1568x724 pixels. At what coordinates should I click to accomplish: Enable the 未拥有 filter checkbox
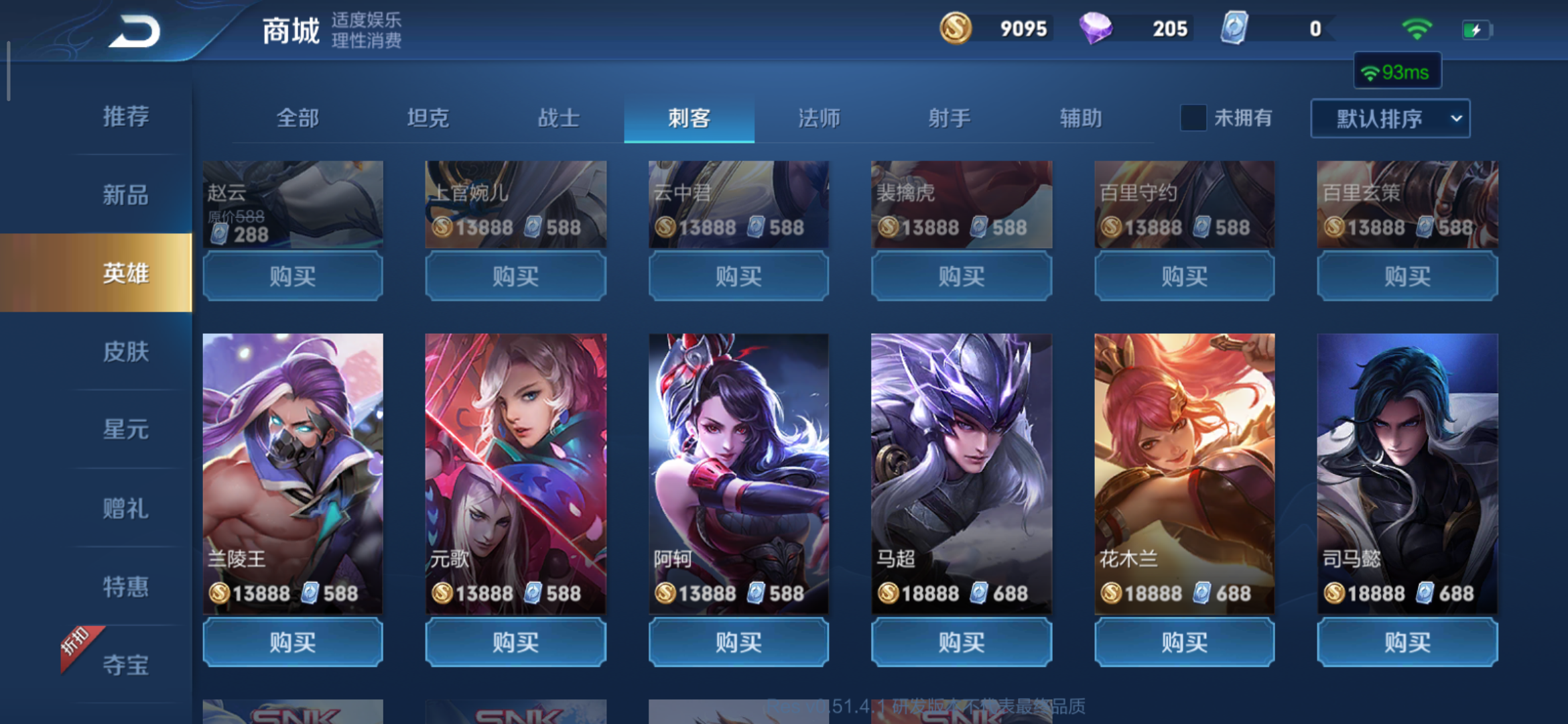click(1192, 118)
